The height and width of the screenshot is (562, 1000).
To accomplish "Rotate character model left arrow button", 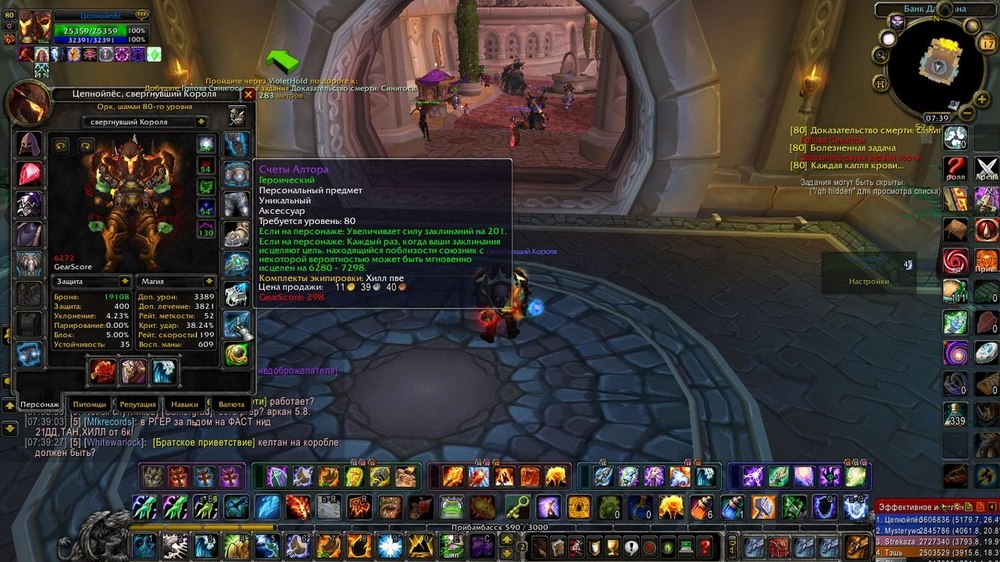I will point(60,146).
